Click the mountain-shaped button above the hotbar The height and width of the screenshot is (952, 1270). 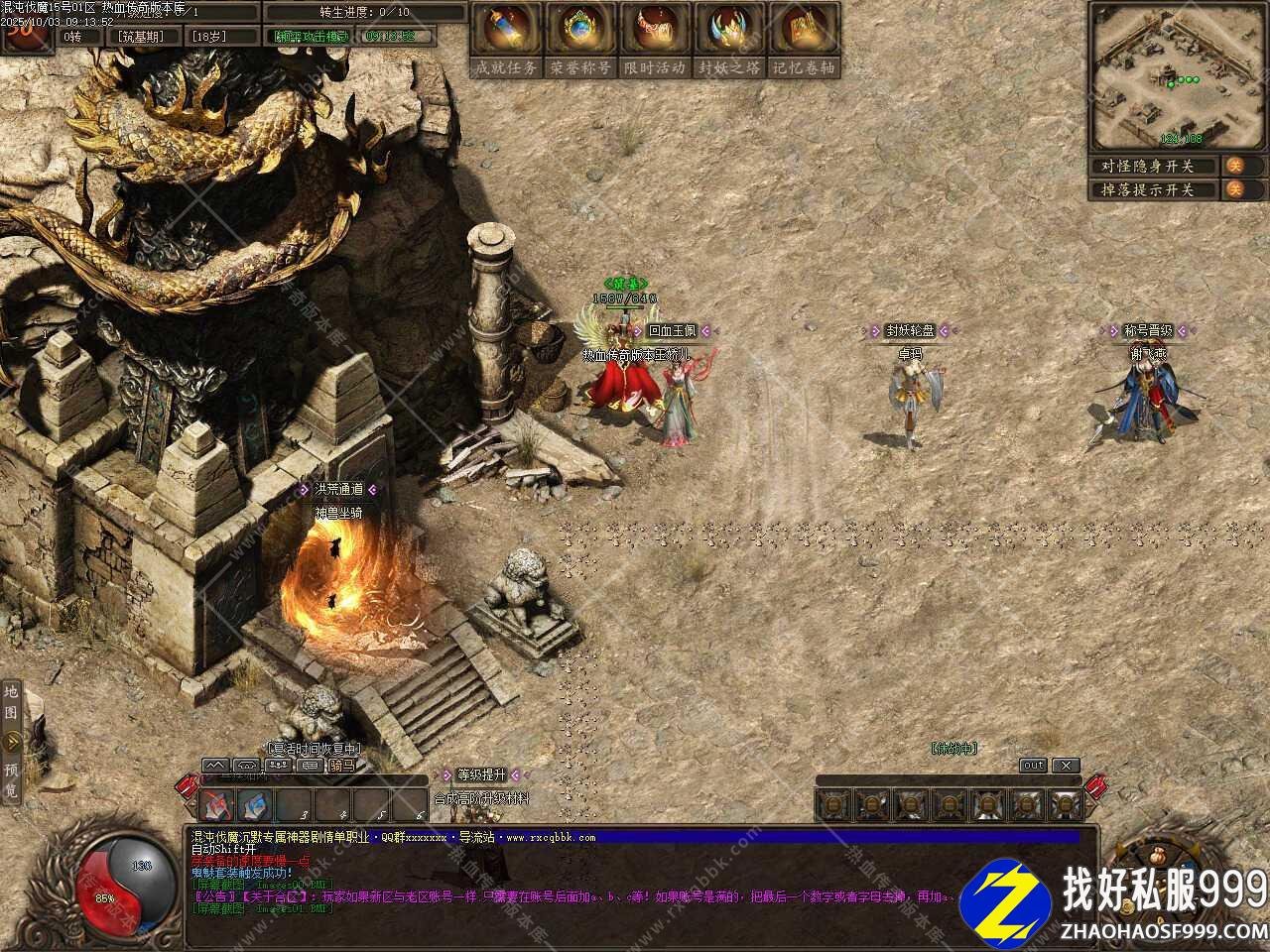[215, 766]
